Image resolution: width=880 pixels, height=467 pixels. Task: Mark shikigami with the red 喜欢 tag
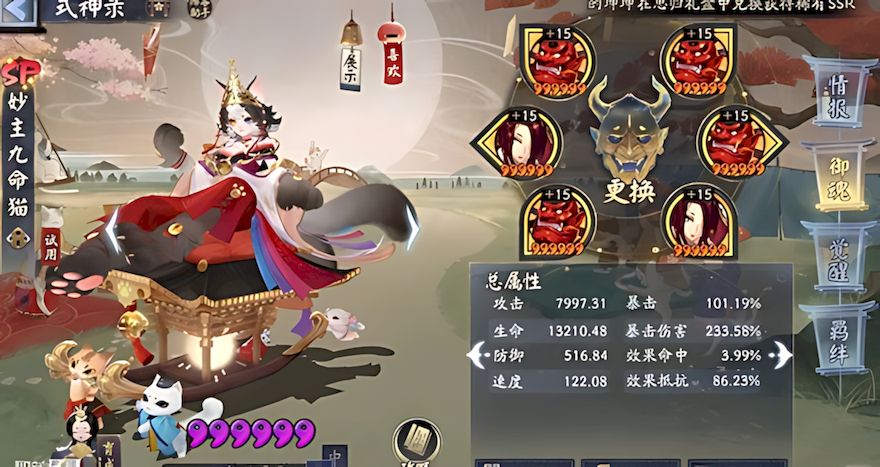click(391, 59)
